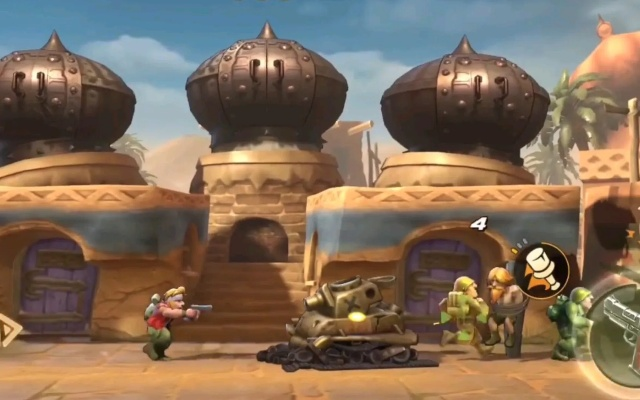Activate the fist melee rescue prompt
This screenshot has width=640, height=400.
tap(541, 270)
